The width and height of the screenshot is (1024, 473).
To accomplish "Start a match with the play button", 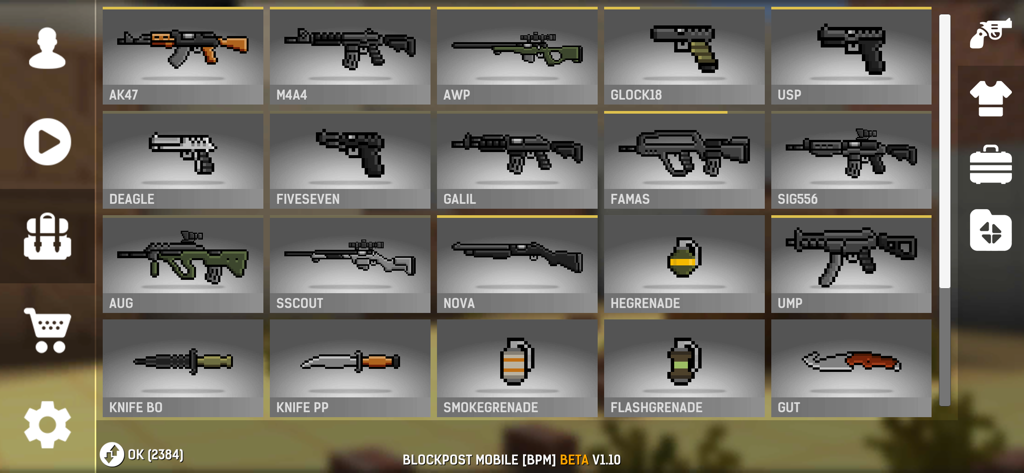I will click(x=47, y=142).
